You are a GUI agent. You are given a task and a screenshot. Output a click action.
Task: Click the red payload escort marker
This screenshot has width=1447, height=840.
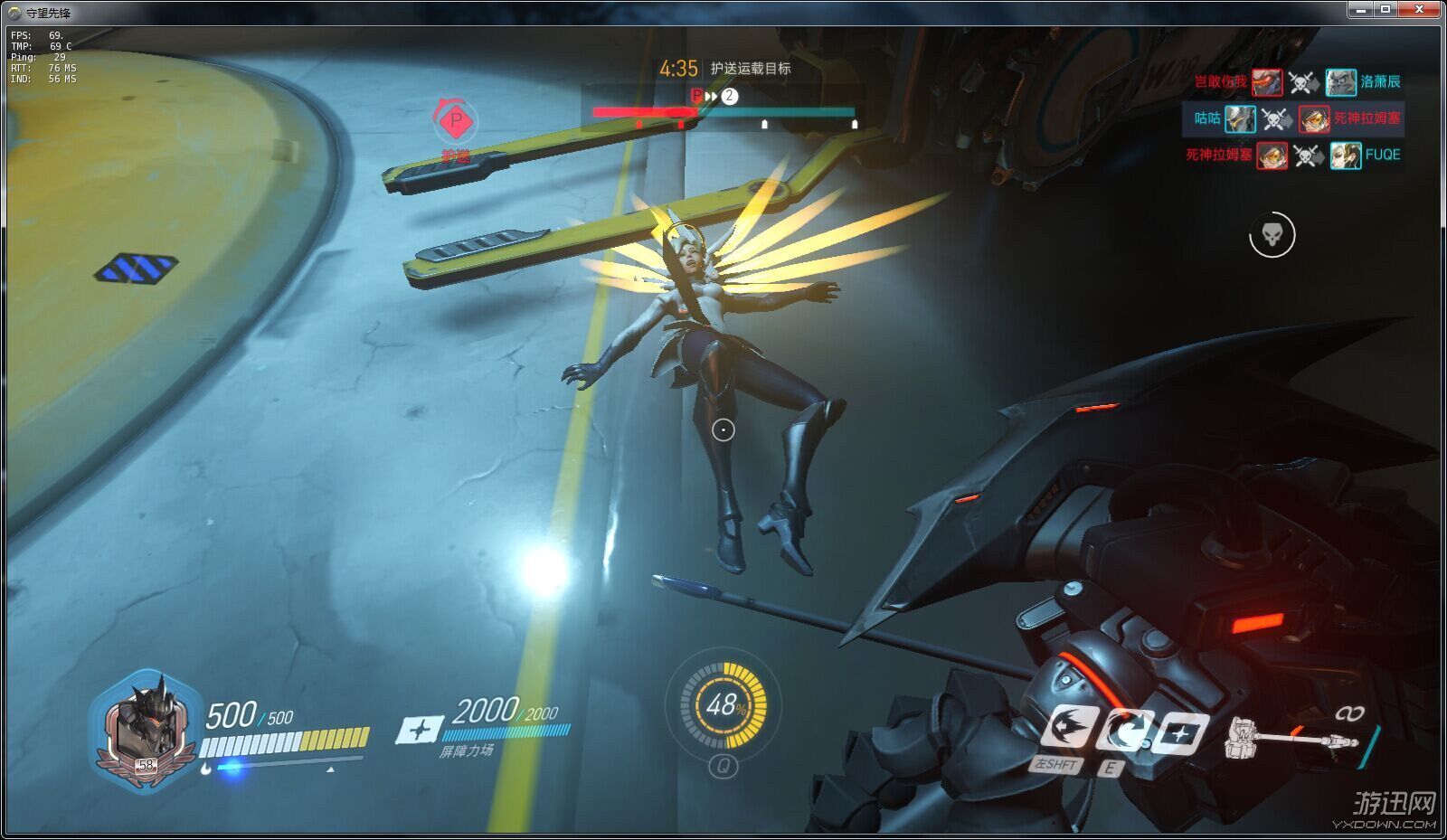click(x=456, y=120)
